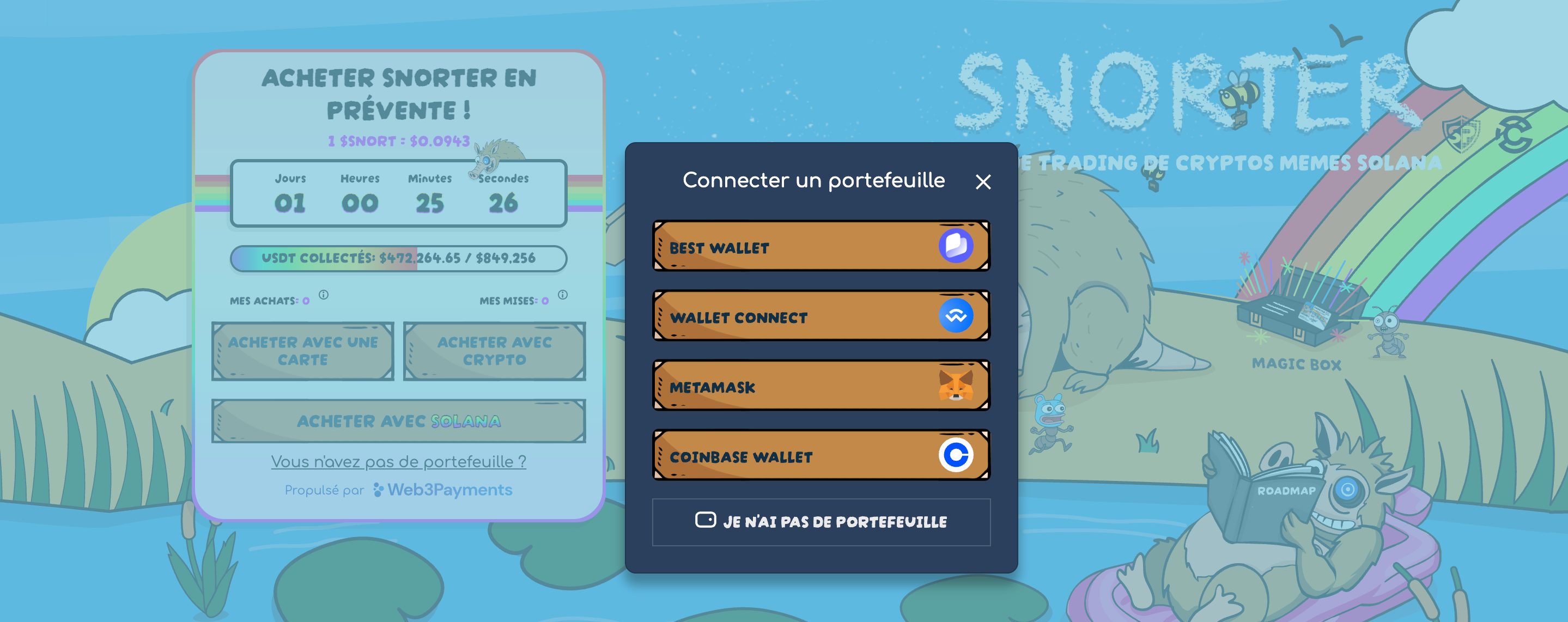
Task: Connect using the Wallet Connect option
Action: click(821, 315)
